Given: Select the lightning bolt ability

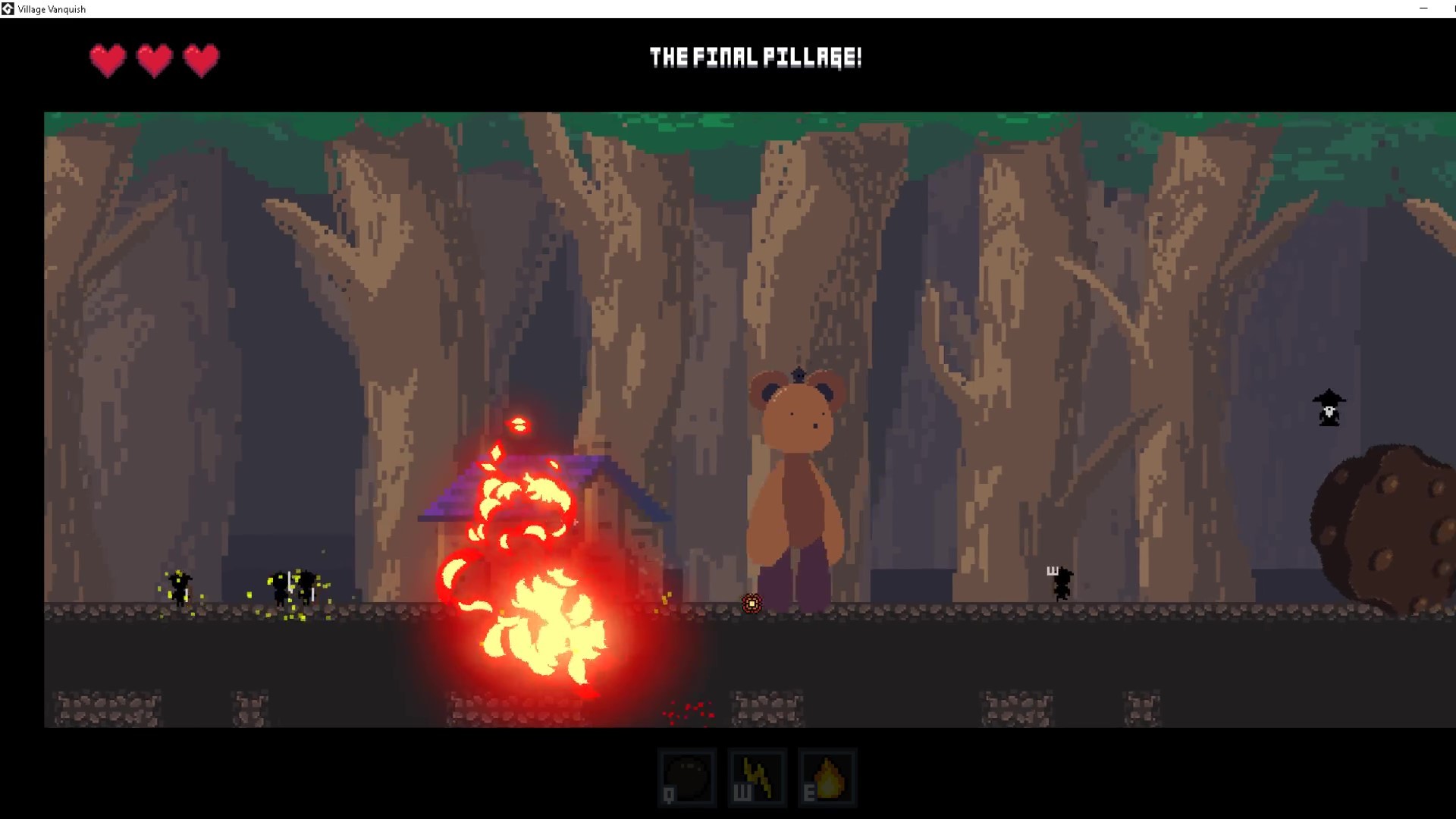Looking at the screenshot, I should click(x=757, y=777).
